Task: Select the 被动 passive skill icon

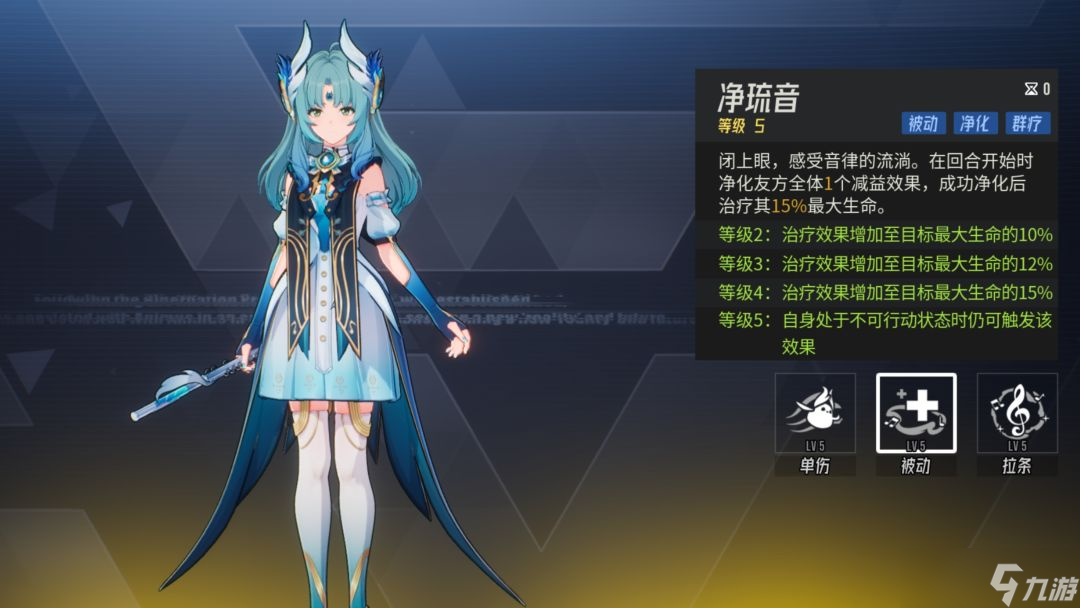Action: click(x=916, y=413)
